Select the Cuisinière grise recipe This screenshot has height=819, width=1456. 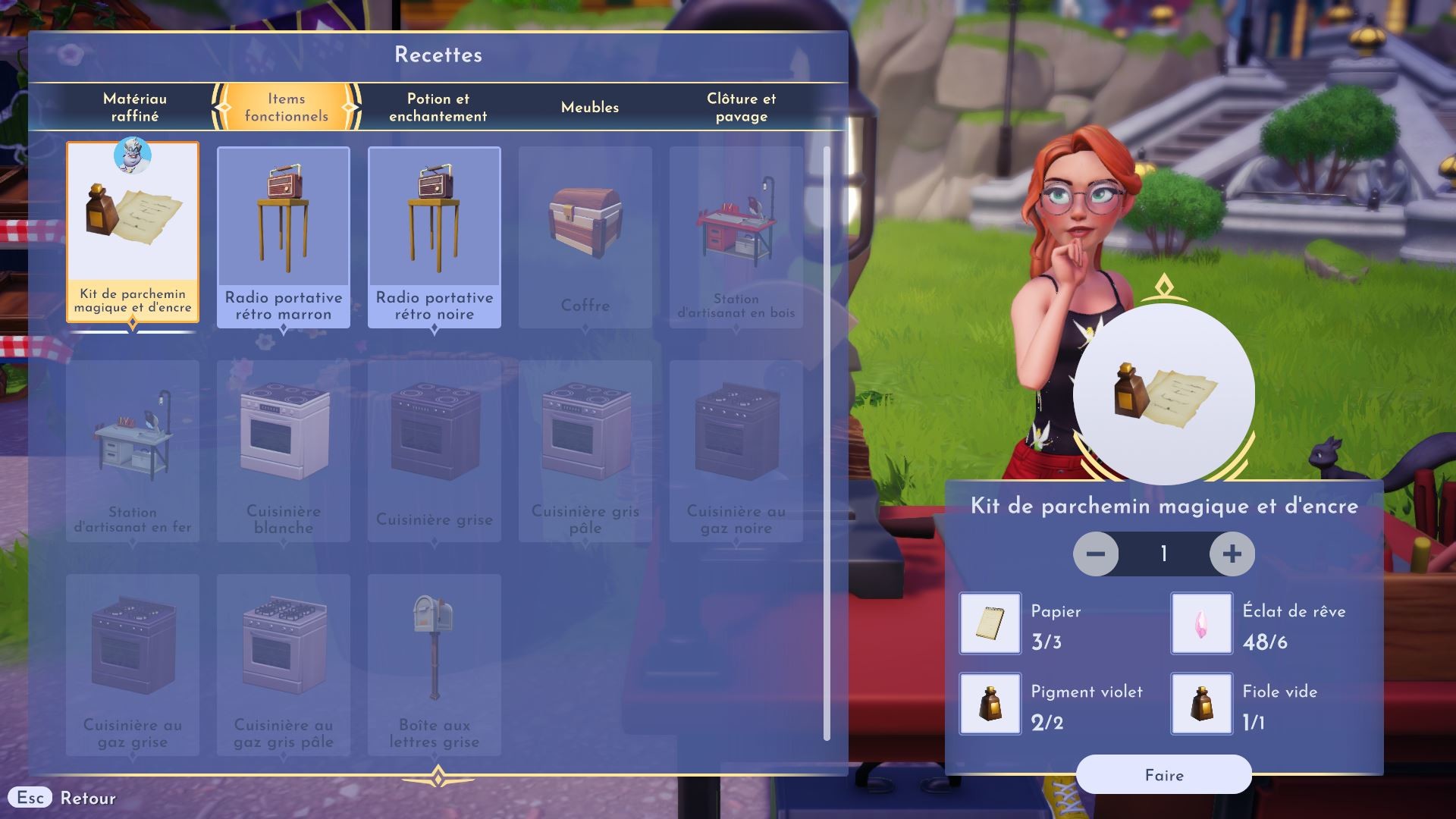[x=434, y=451]
